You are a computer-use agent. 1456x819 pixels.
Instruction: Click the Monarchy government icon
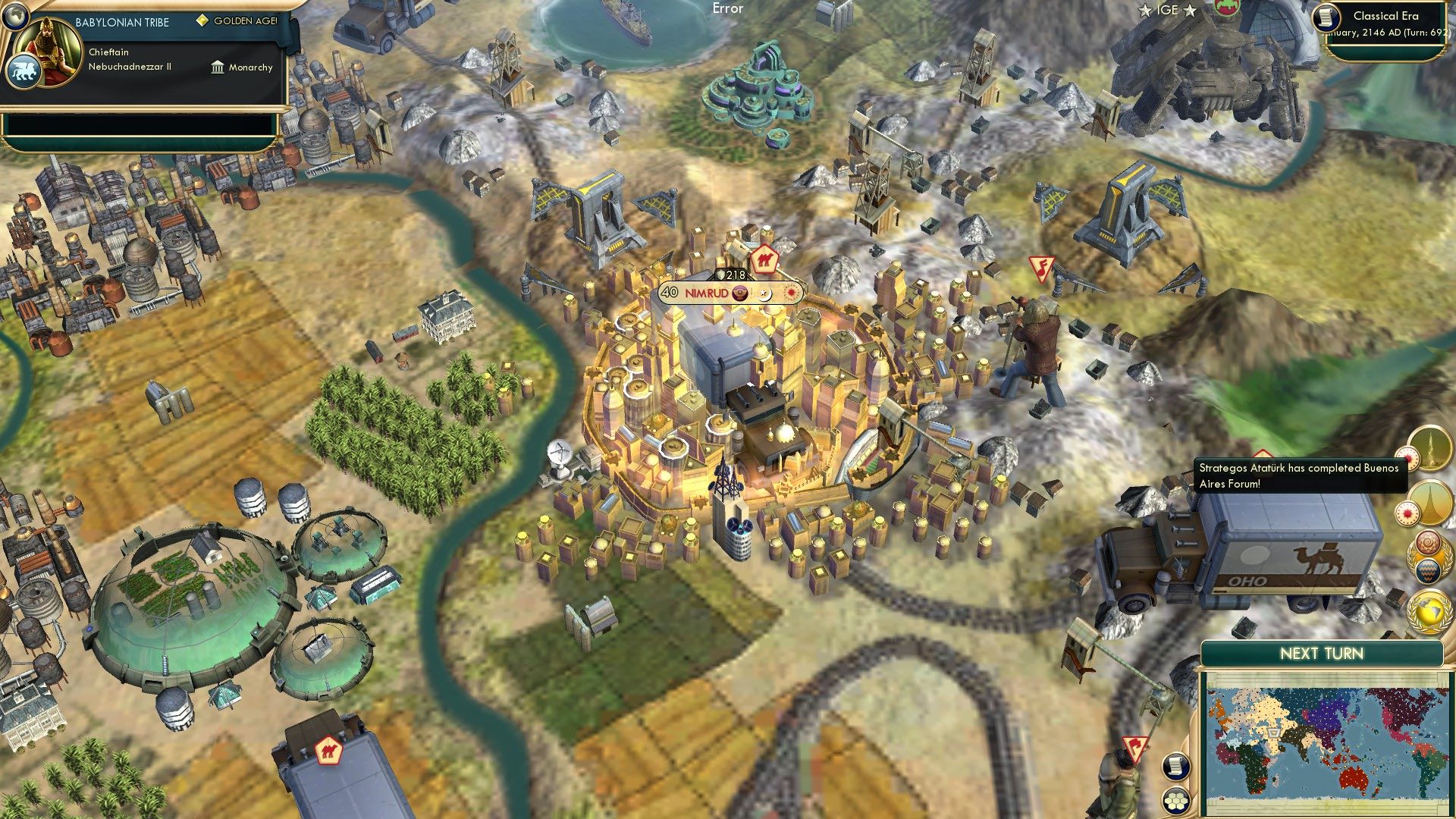click(218, 67)
